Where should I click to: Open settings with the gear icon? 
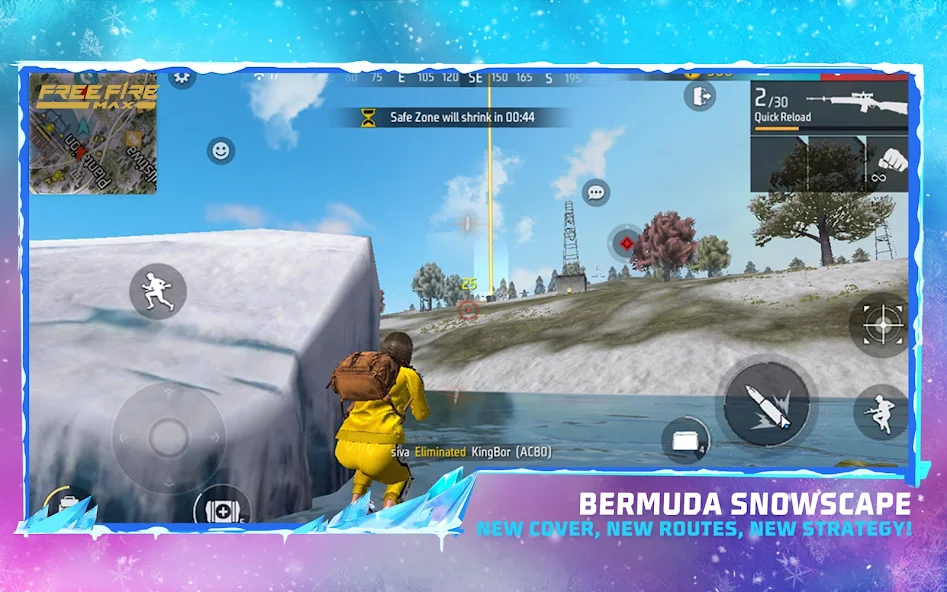182,76
